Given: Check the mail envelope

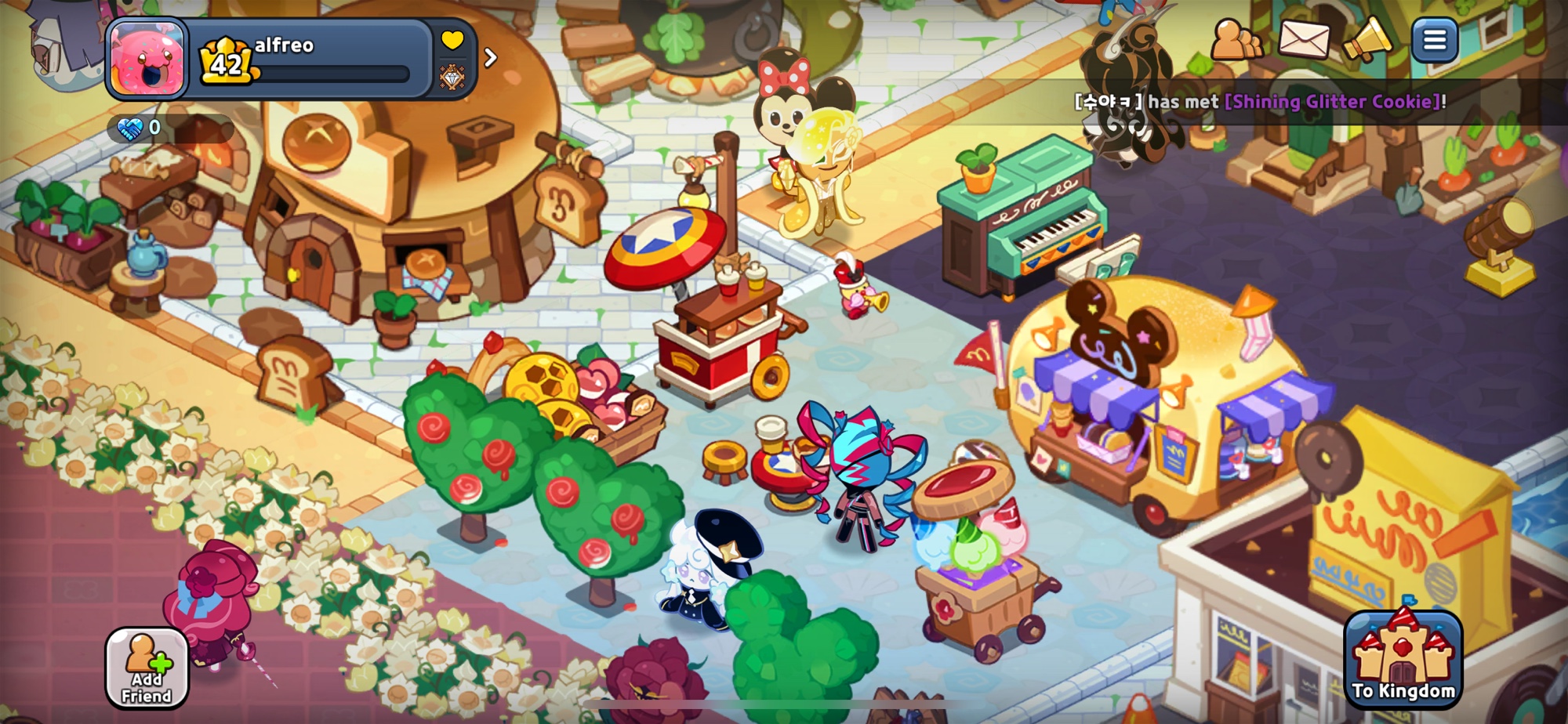Looking at the screenshot, I should [x=1304, y=40].
